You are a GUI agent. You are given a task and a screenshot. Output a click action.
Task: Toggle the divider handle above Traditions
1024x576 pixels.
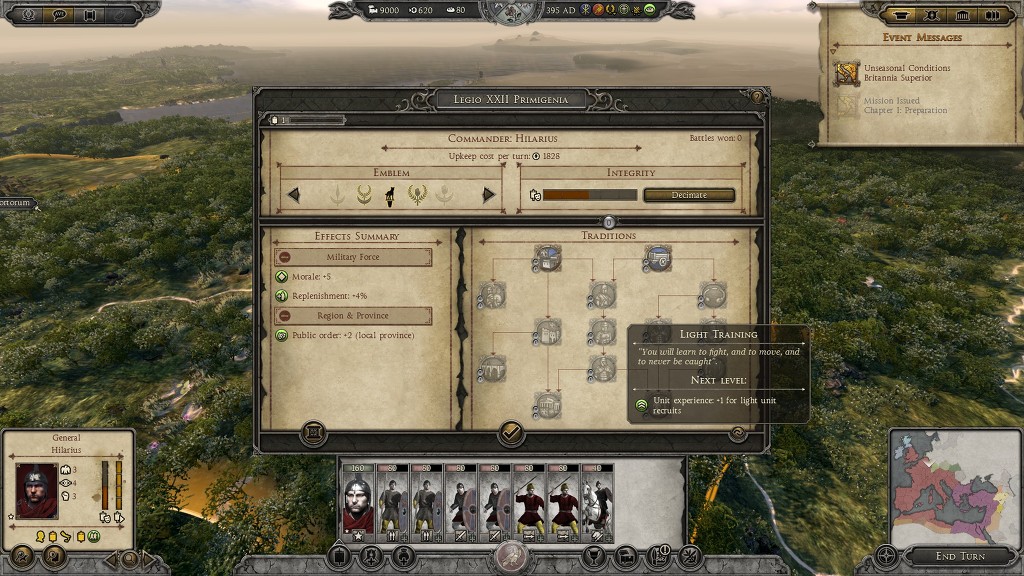pyautogui.click(x=609, y=222)
